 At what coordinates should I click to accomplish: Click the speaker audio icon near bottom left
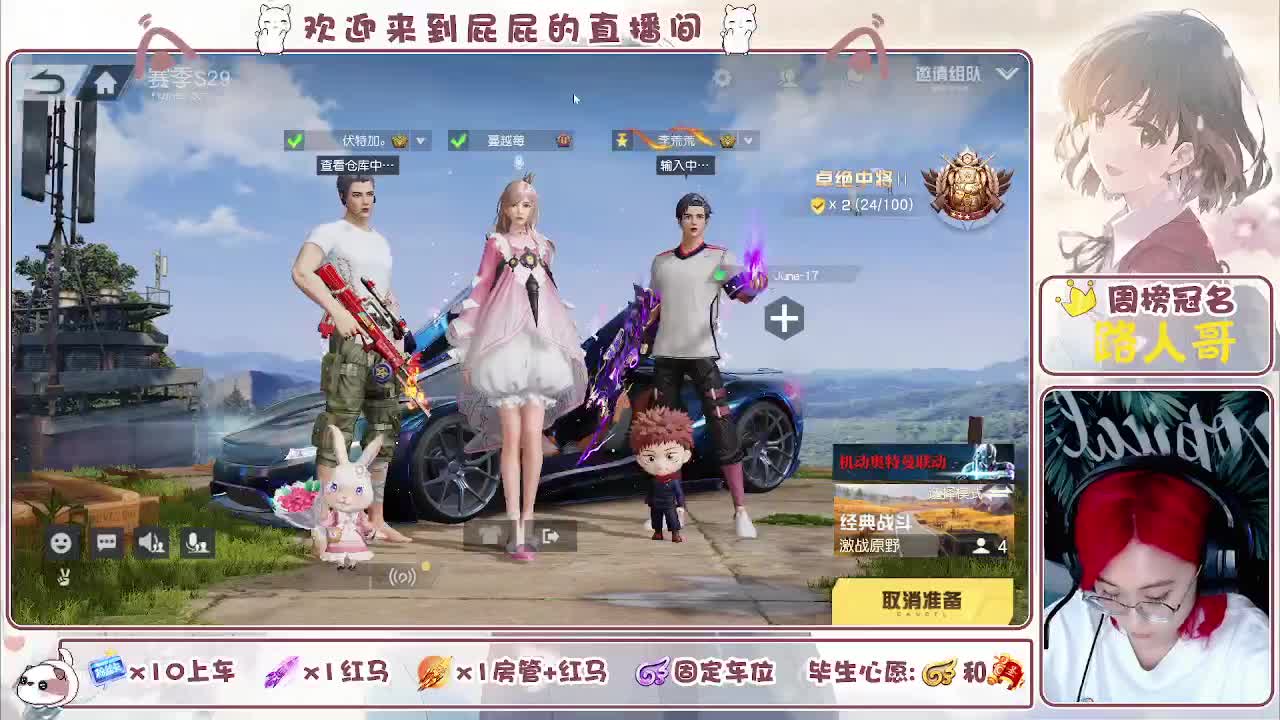[x=152, y=541]
